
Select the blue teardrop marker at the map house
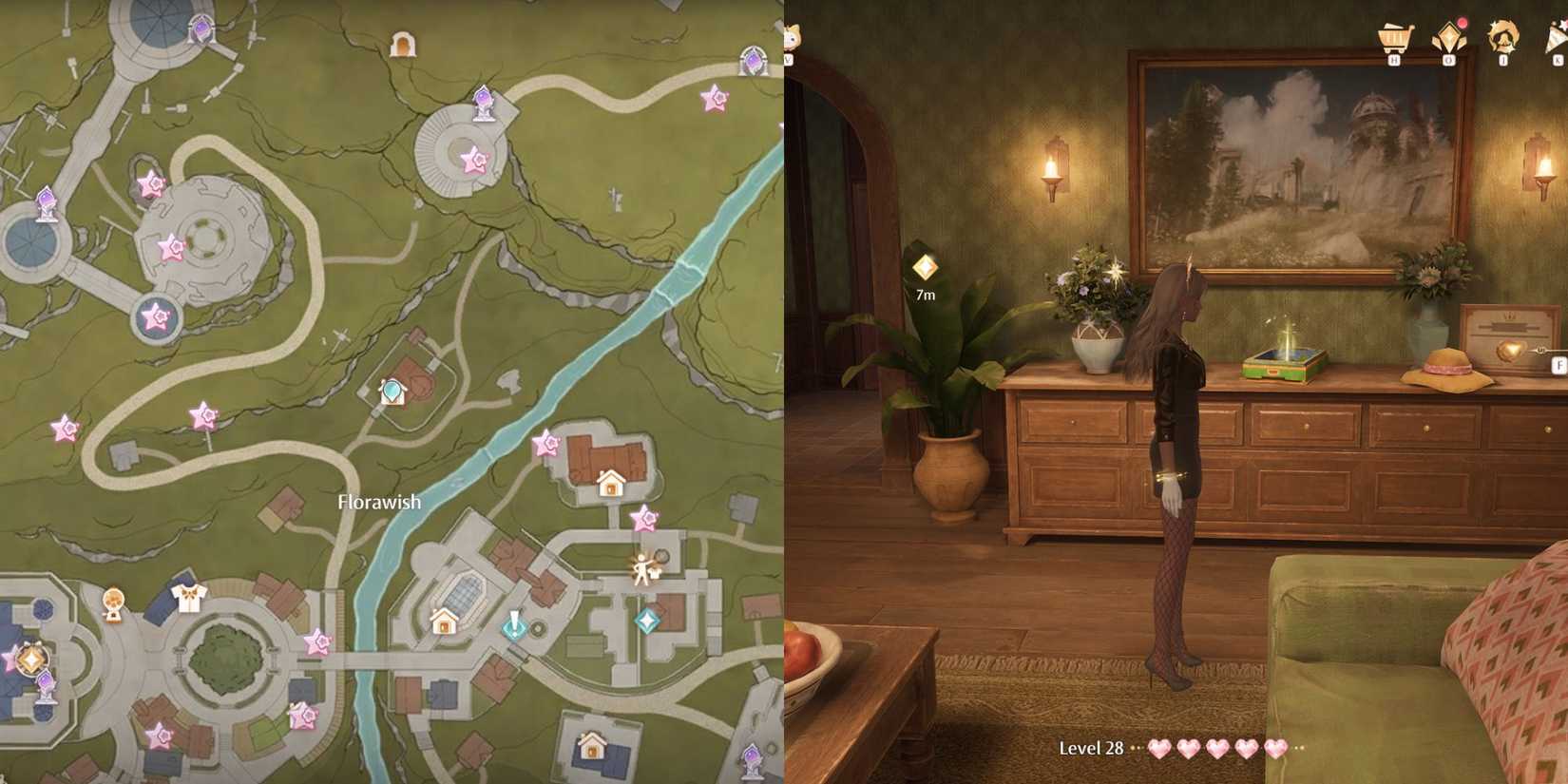click(x=390, y=390)
